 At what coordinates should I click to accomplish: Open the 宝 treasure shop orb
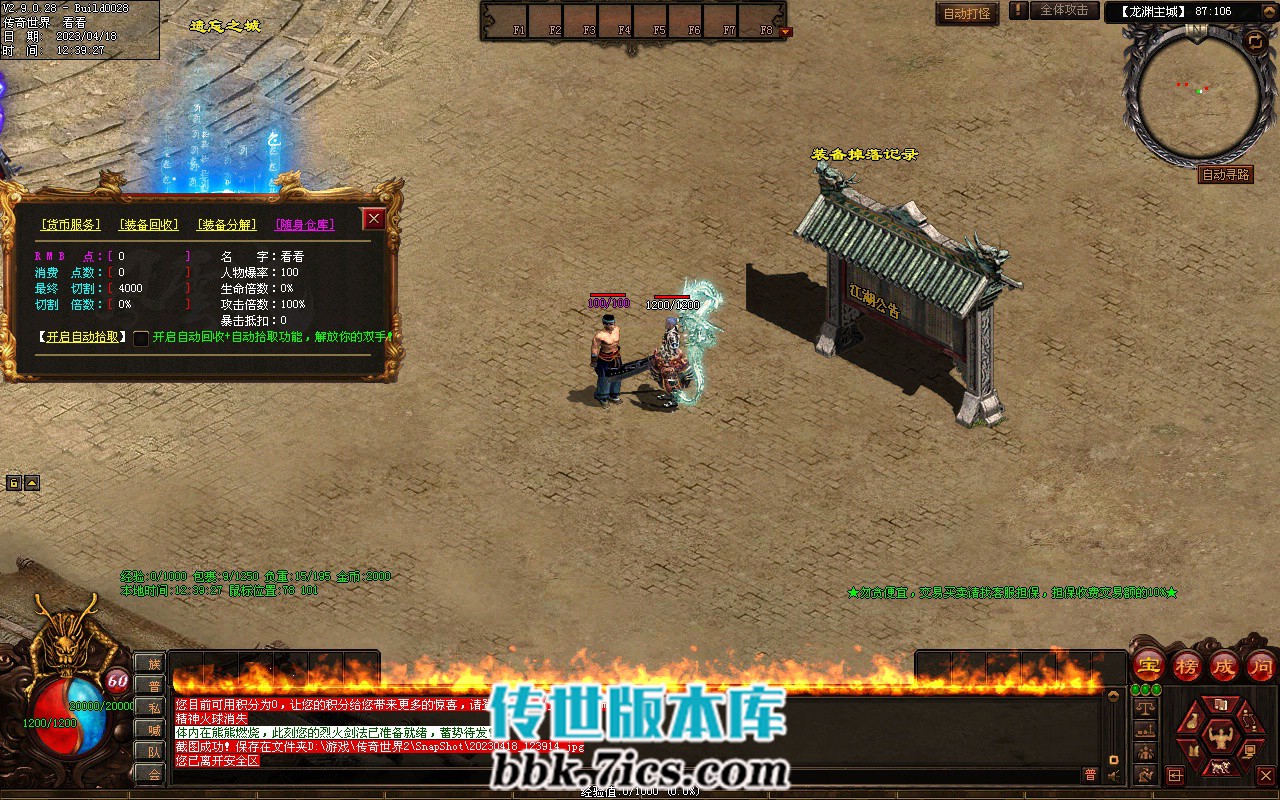point(1148,664)
